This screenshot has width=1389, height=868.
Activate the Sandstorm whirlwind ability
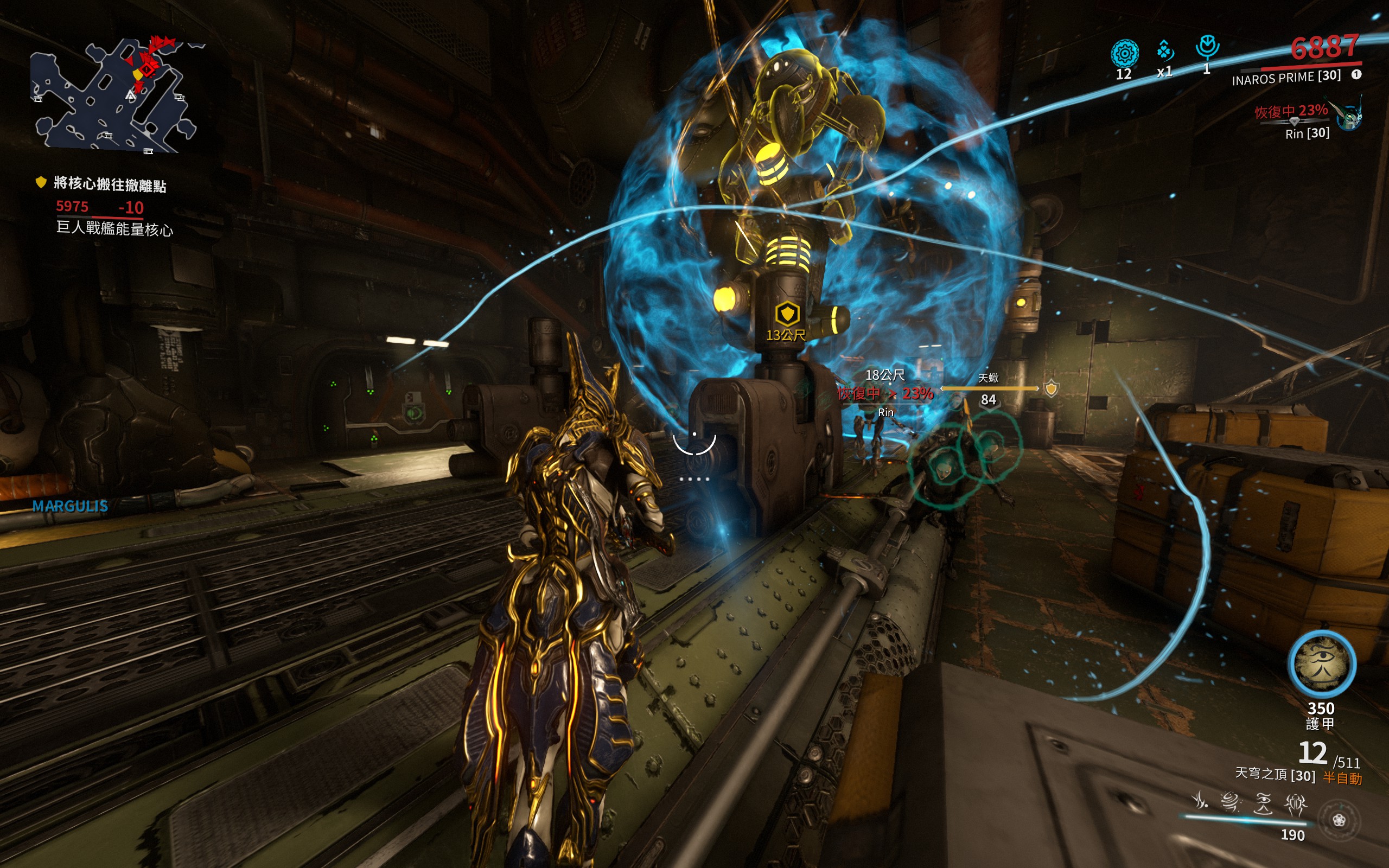[x=1229, y=801]
